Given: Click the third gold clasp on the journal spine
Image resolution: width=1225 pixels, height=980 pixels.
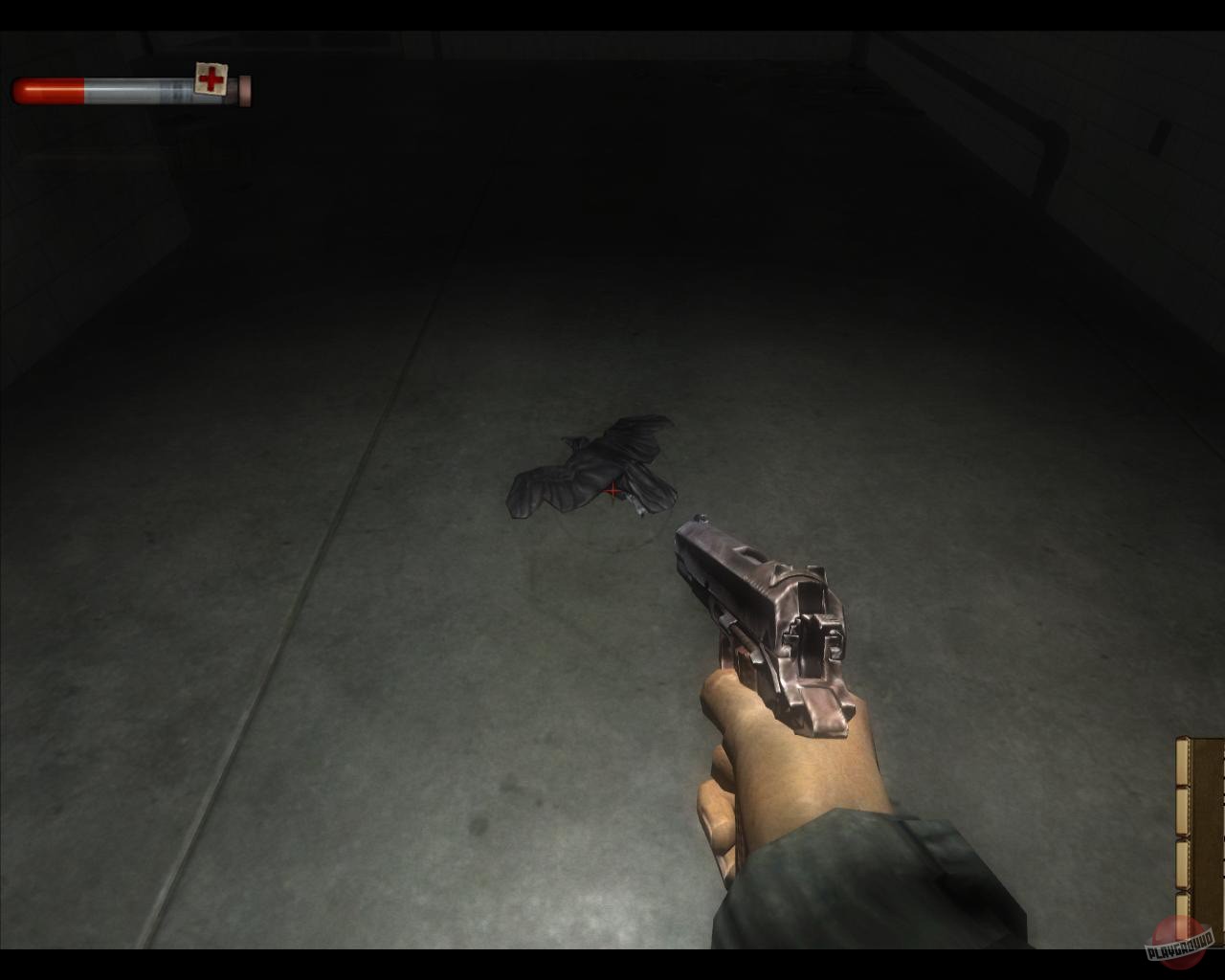Looking at the screenshot, I should [1182, 858].
